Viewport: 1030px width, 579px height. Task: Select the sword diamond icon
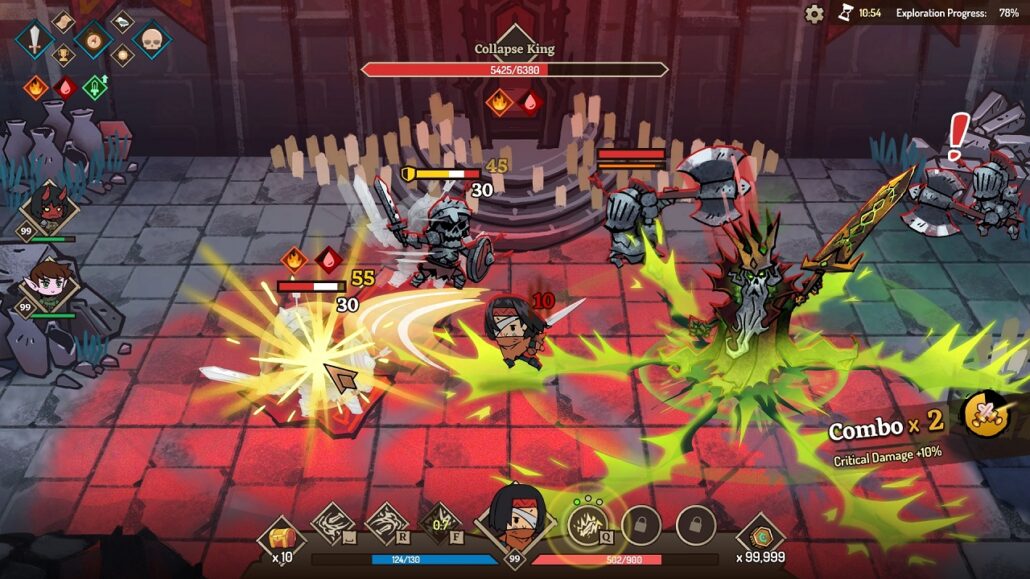click(34, 40)
